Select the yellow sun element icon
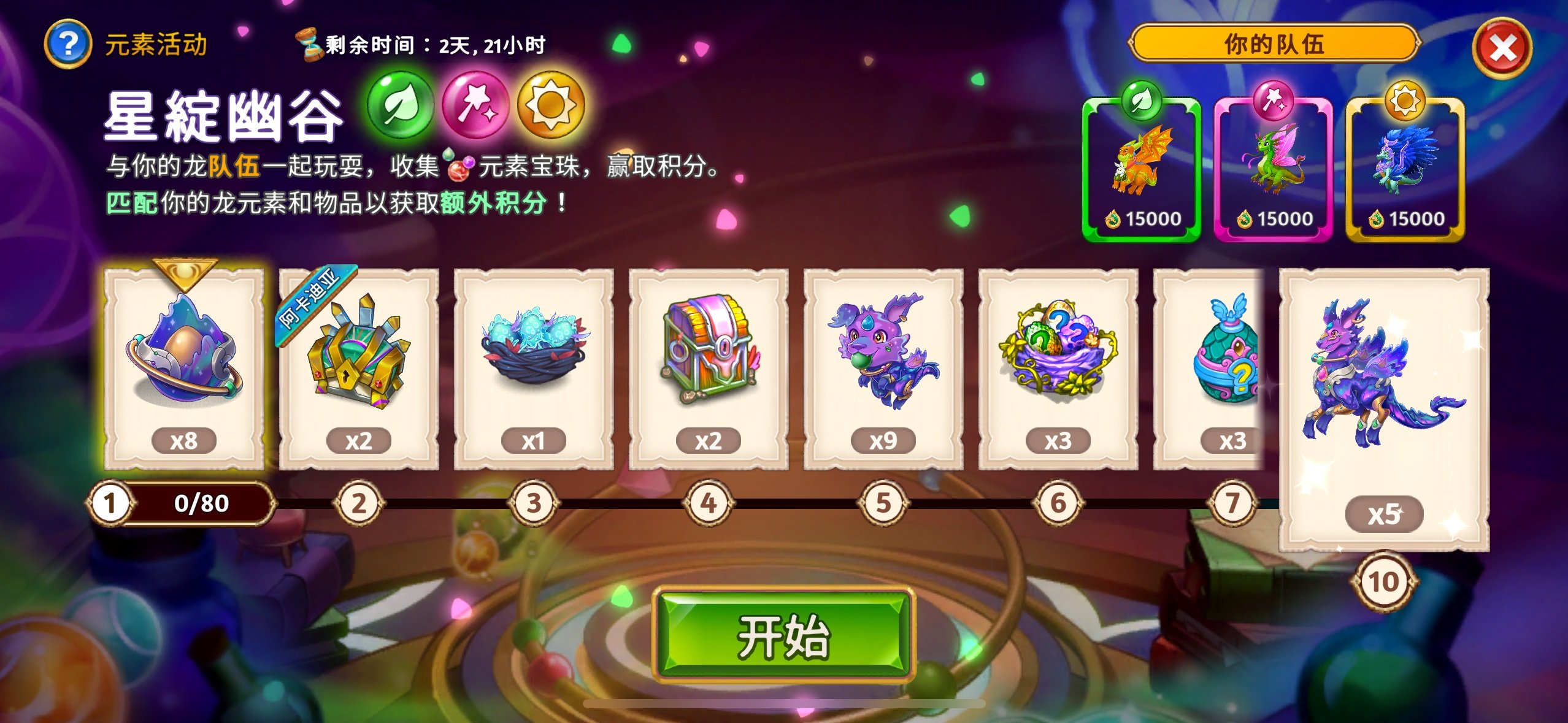 [552, 105]
